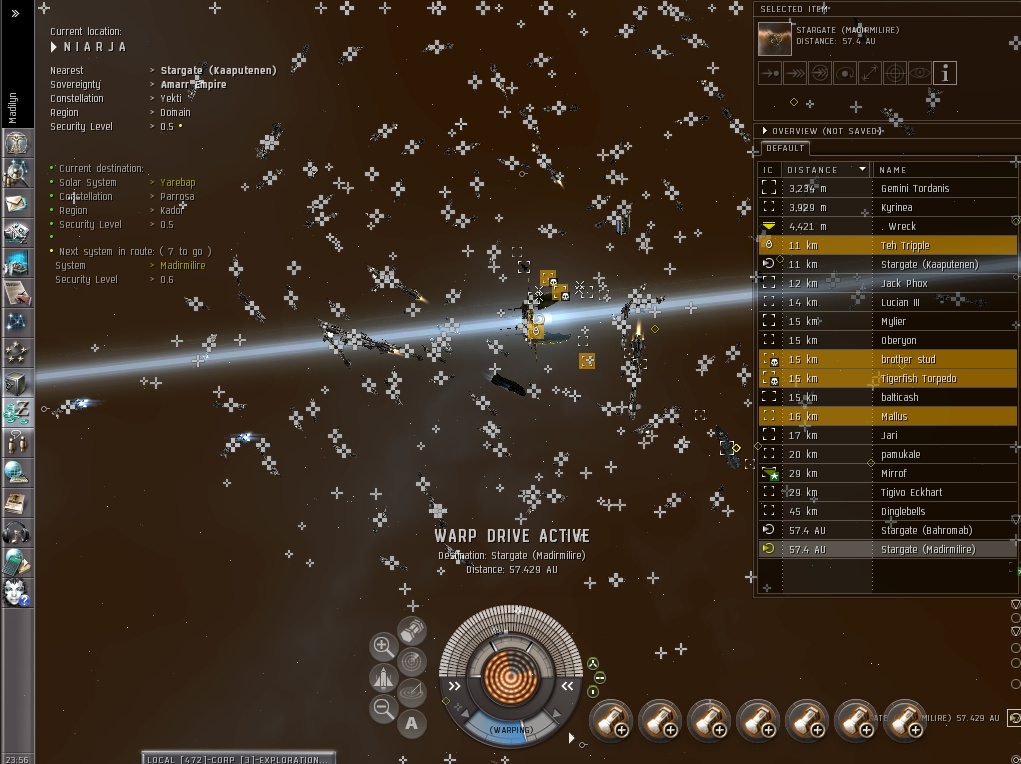Pick Dinglebells from the overview list
The width and height of the screenshot is (1021, 764).
(903, 511)
